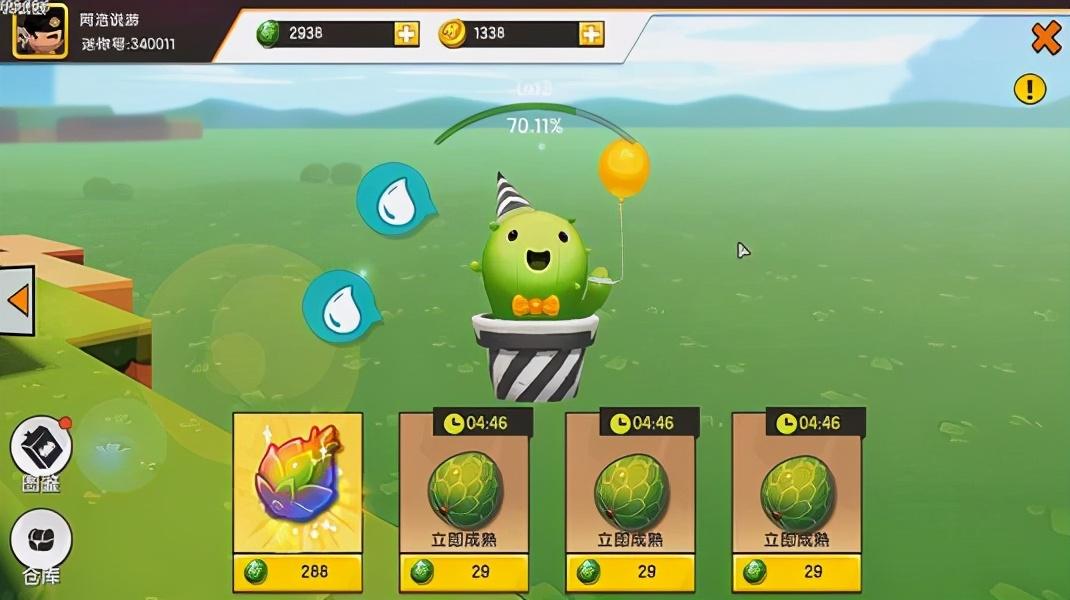Open the 仓库 warehouse
The image size is (1070, 600).
(41, 545)
